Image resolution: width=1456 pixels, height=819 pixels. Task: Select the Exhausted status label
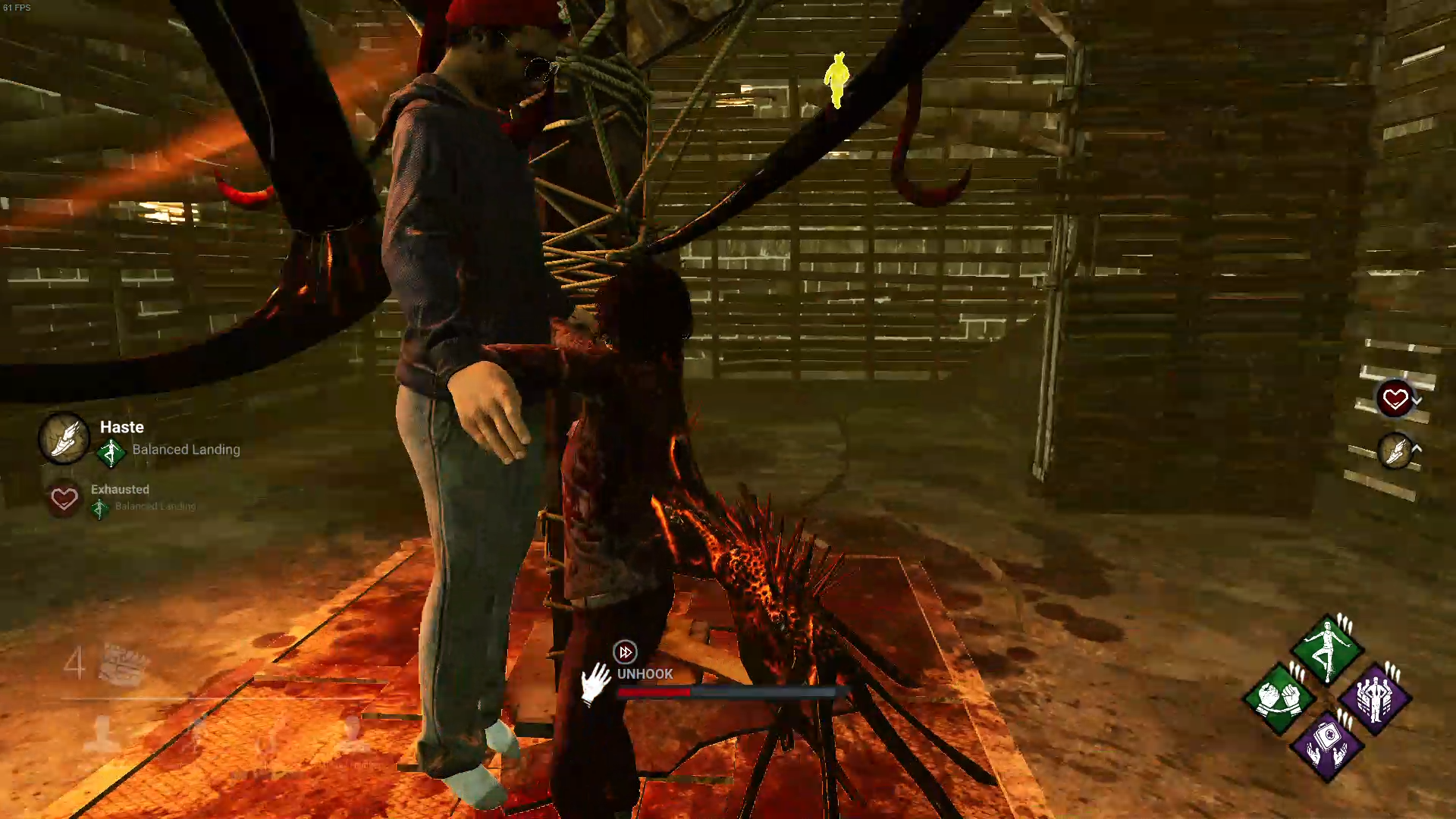(x=119, y=489)
